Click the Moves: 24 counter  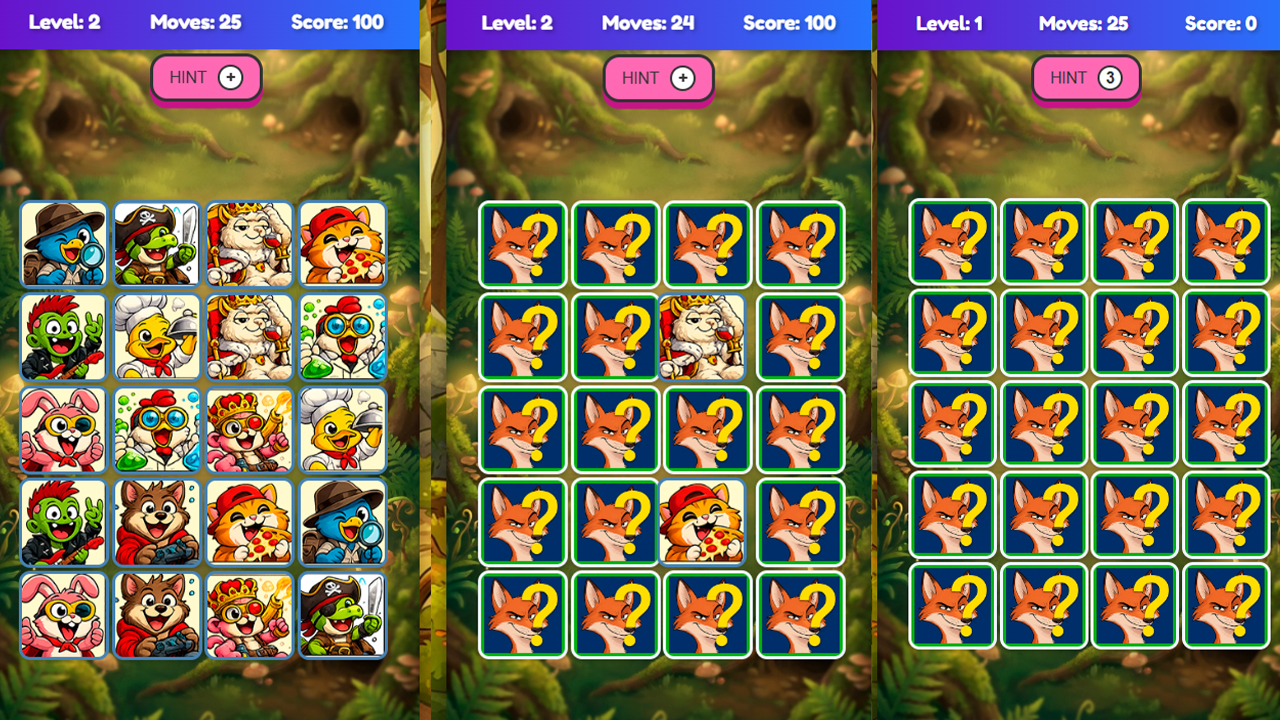(x=647, y=23)
